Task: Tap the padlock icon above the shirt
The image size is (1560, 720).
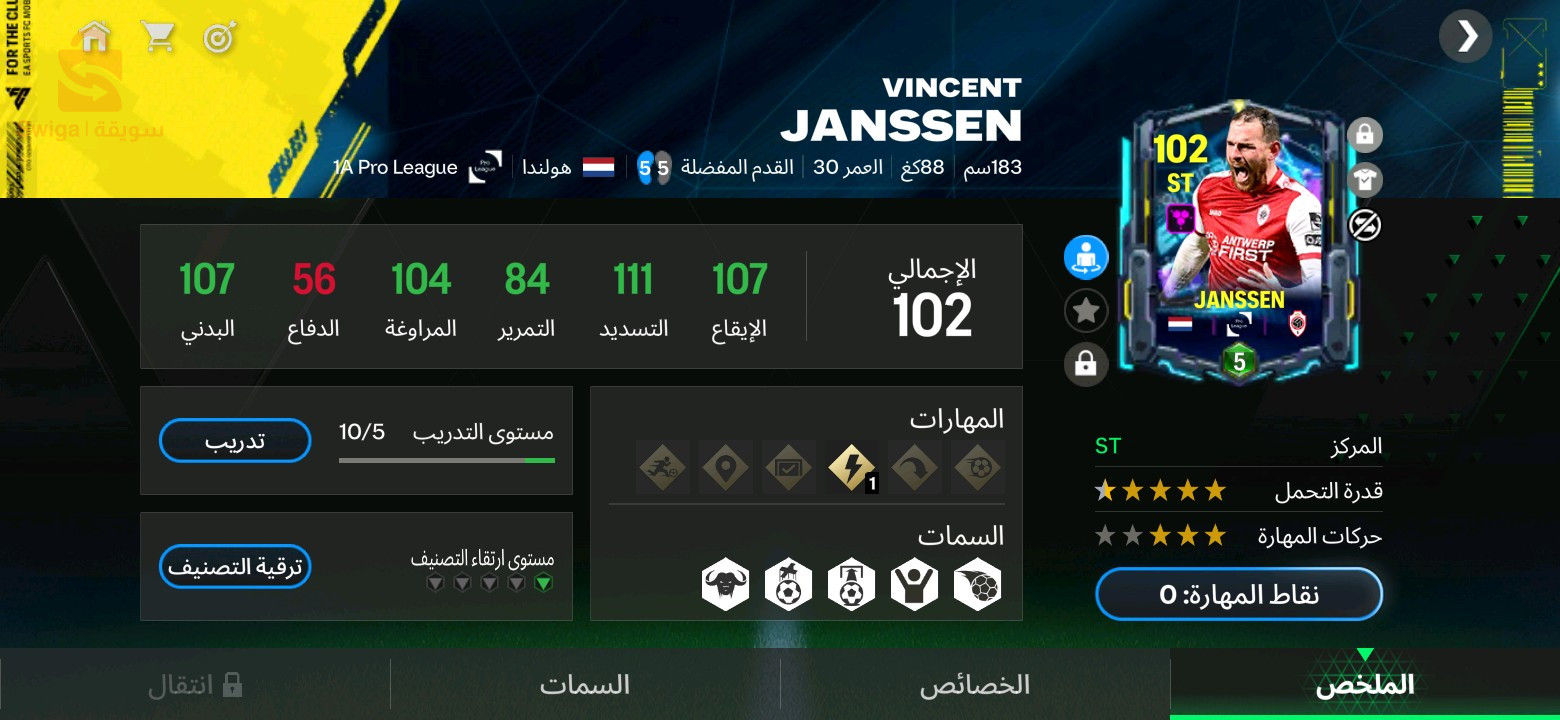Action: pos(1364,133)
